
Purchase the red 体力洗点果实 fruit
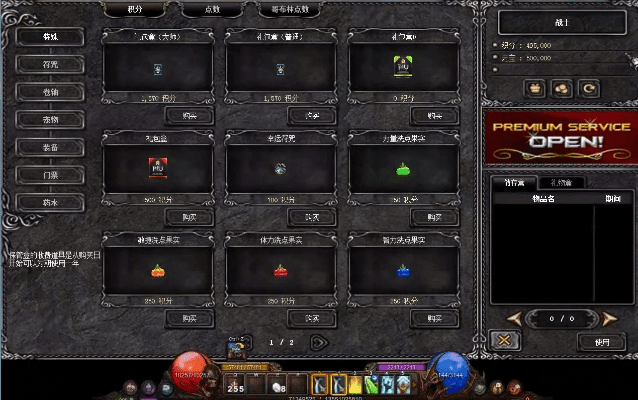312,318
